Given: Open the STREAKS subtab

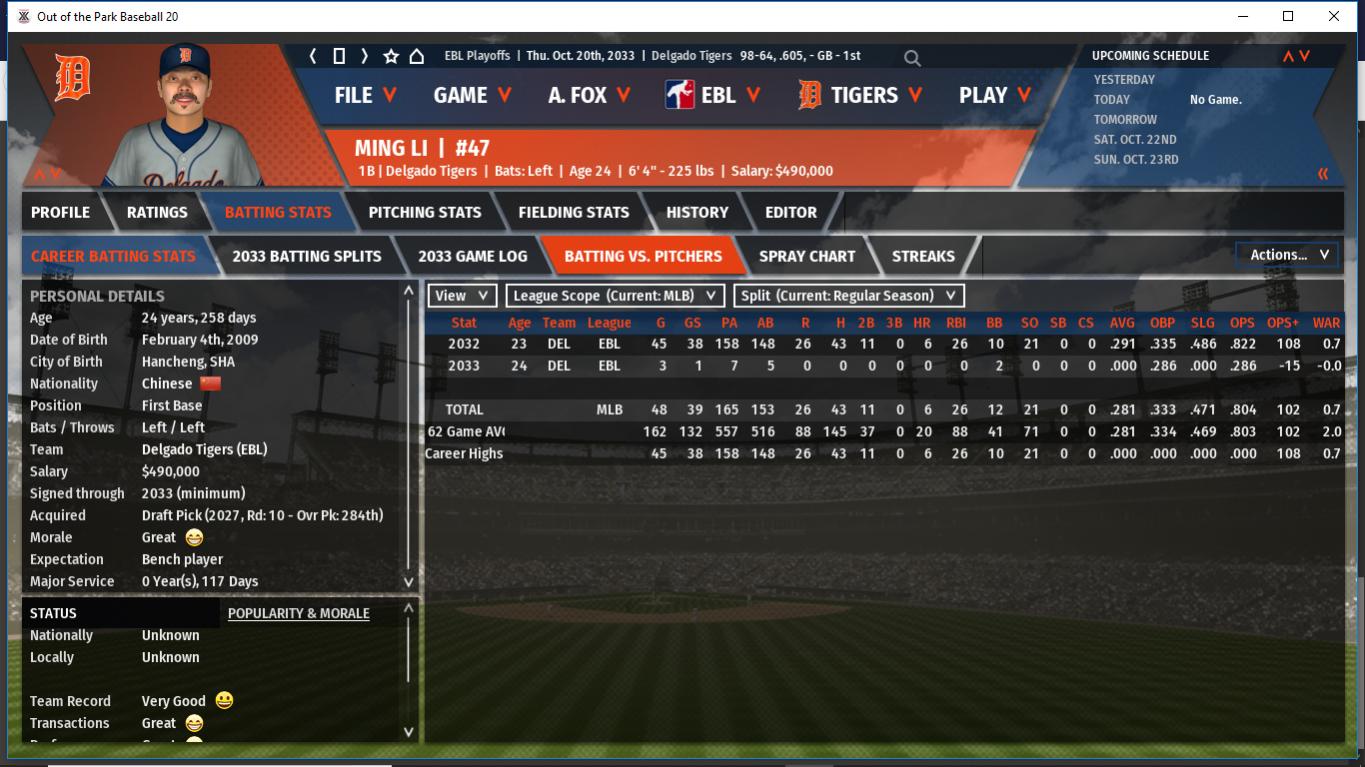Looking at the screenshot, I should tap(923, 256).
